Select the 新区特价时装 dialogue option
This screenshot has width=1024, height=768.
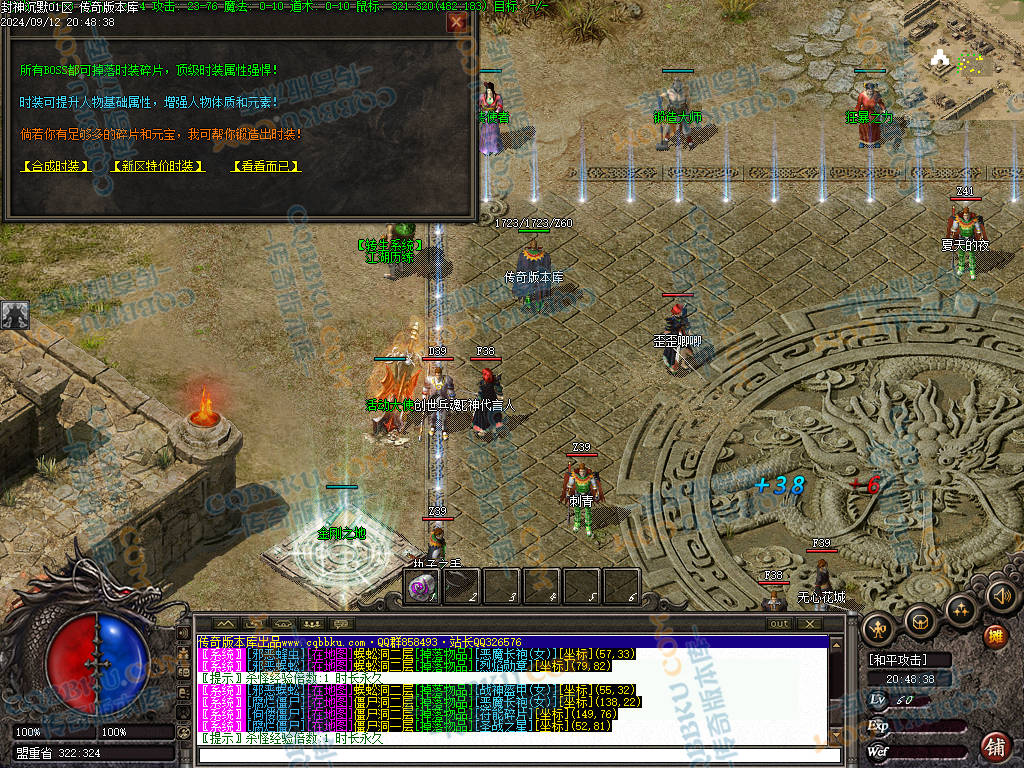coord(157,166)
